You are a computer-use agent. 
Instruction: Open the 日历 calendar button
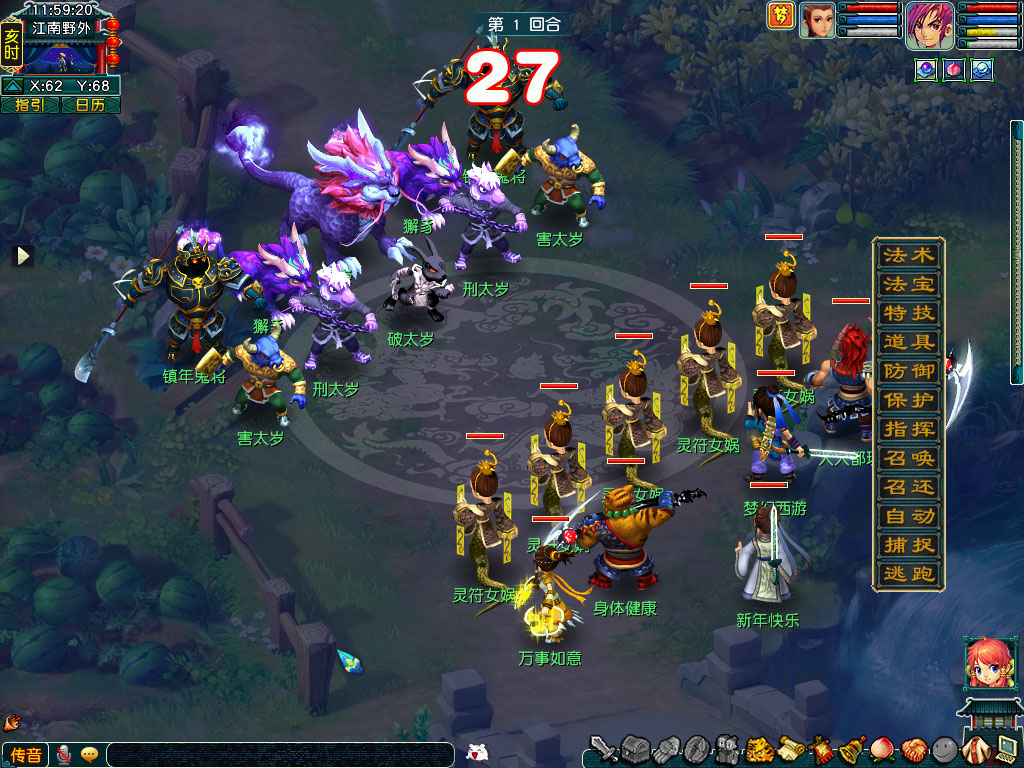tap(90, 105)
